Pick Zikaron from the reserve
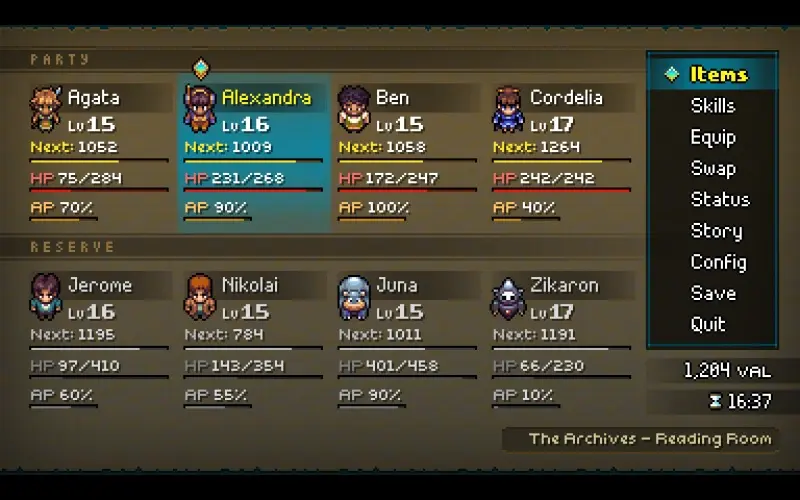 (561, 339)
